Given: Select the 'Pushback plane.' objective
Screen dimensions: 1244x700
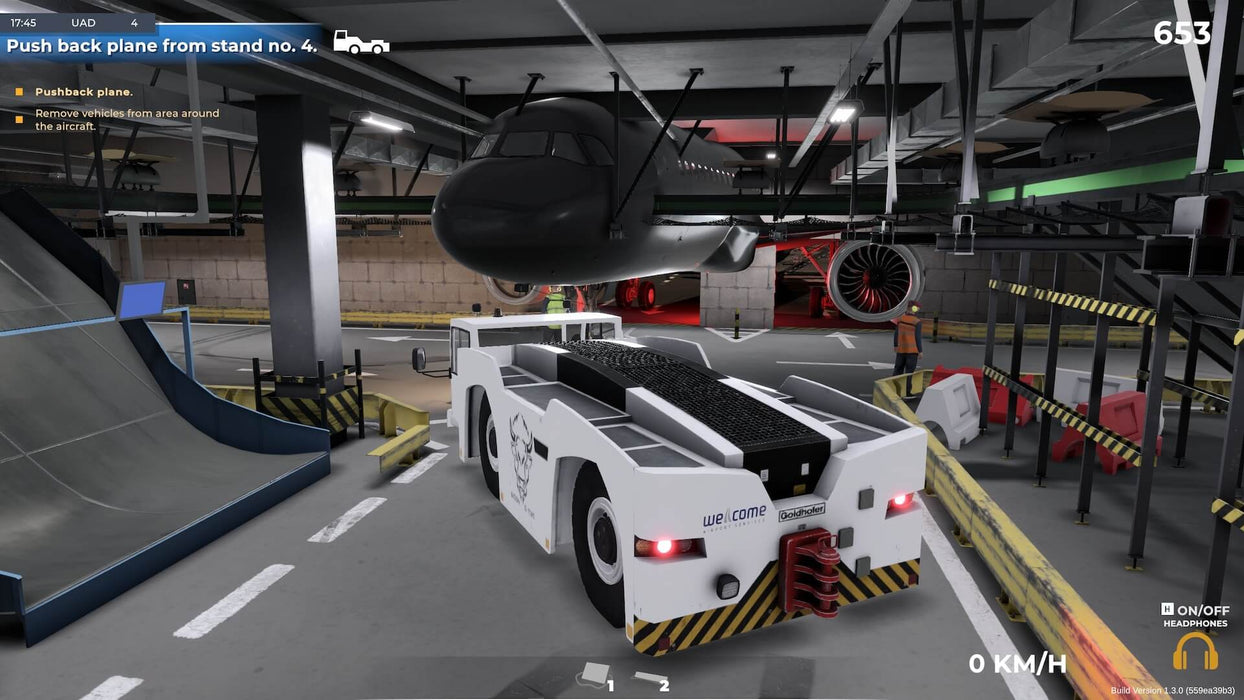Looking at the screenshot, I should [x=84, y=92].
